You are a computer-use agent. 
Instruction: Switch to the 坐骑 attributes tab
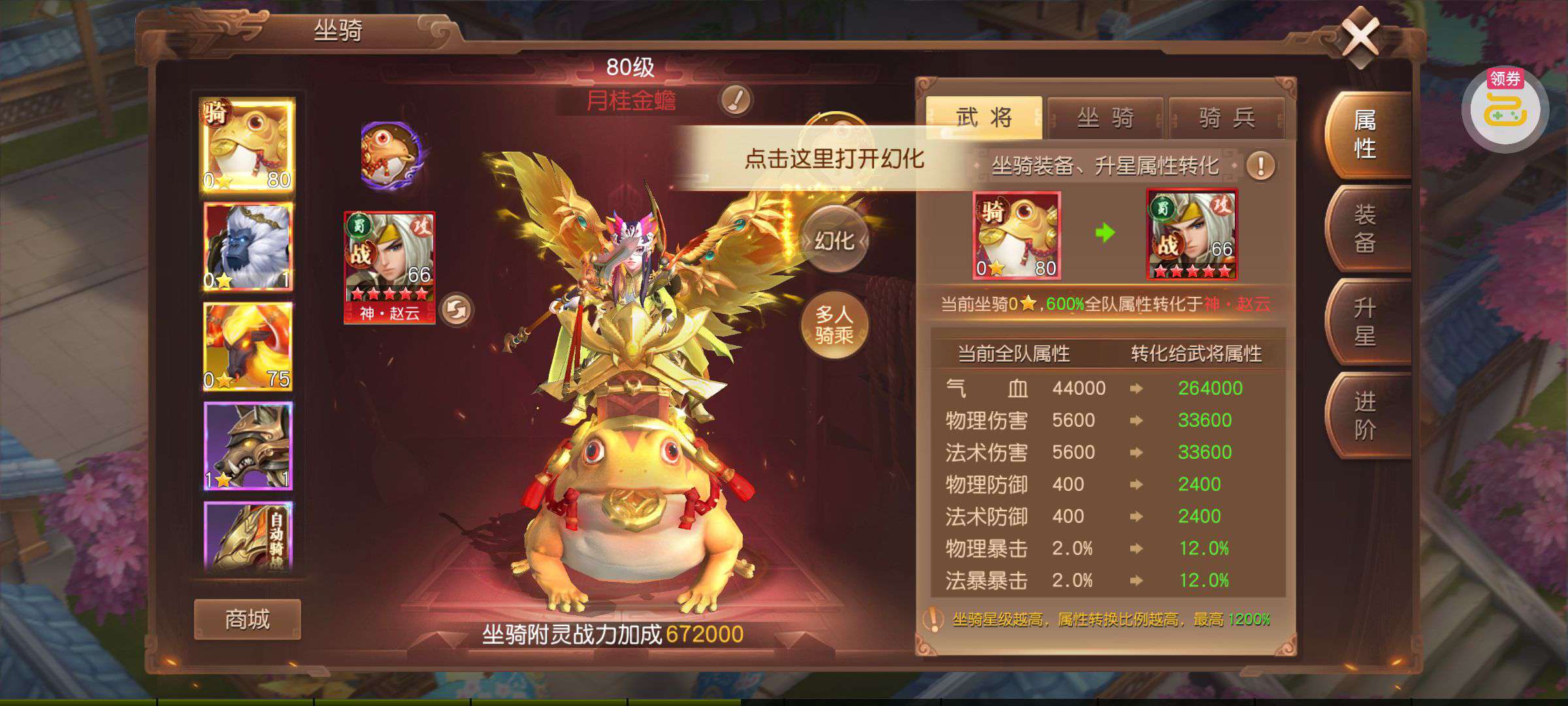coord(1105,118)
